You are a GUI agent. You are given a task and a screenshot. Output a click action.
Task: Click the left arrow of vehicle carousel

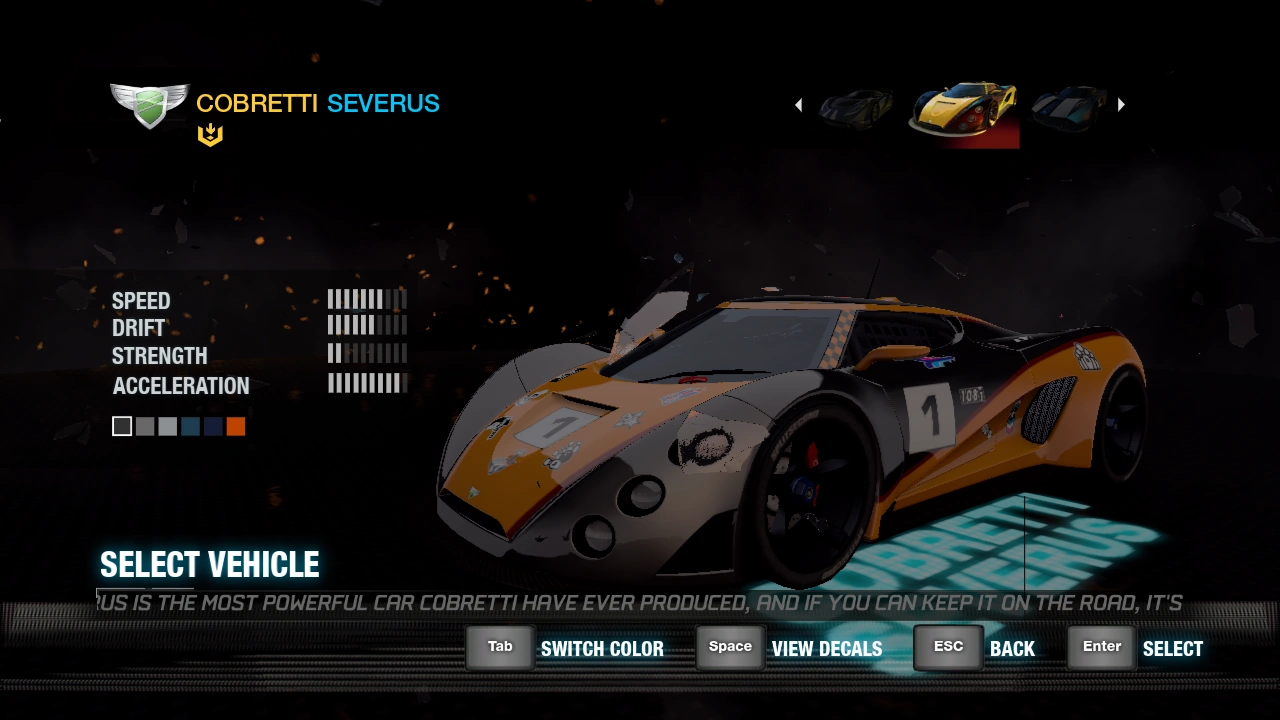click(x=798, y=105)
